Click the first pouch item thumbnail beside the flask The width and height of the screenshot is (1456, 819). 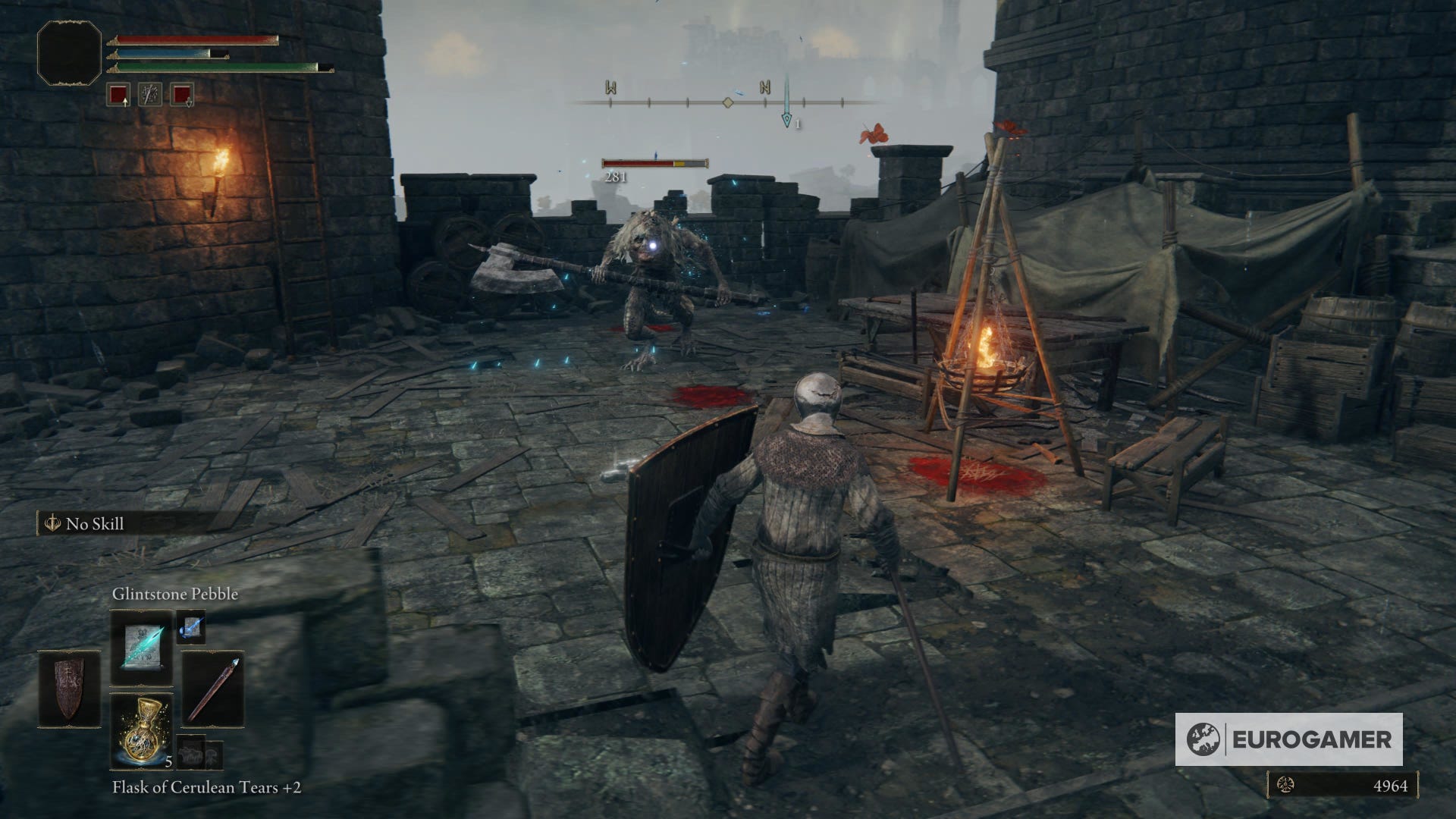click(x=190, y=752)
